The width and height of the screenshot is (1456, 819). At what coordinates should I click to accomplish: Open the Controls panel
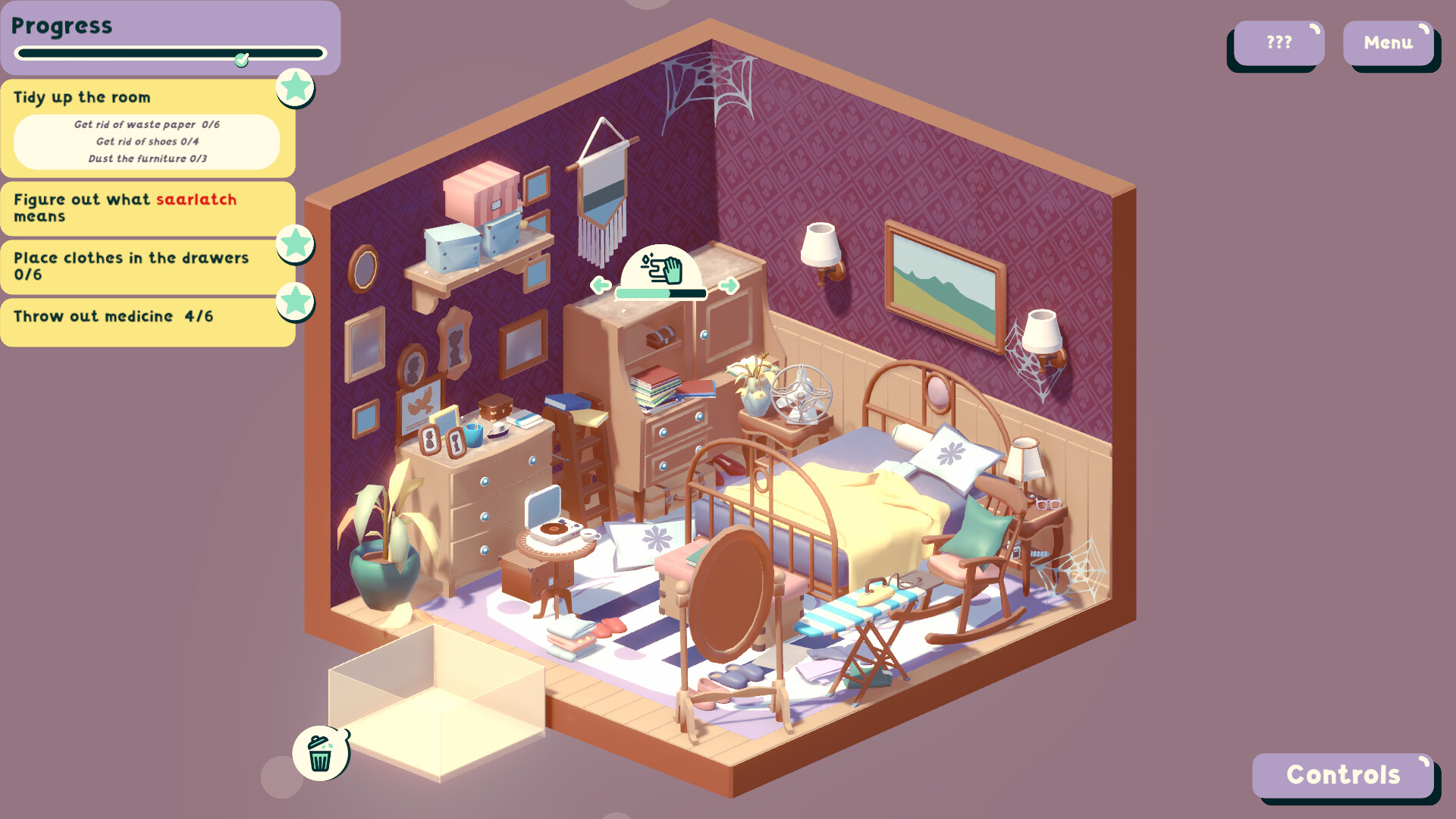pos(1344,775)
